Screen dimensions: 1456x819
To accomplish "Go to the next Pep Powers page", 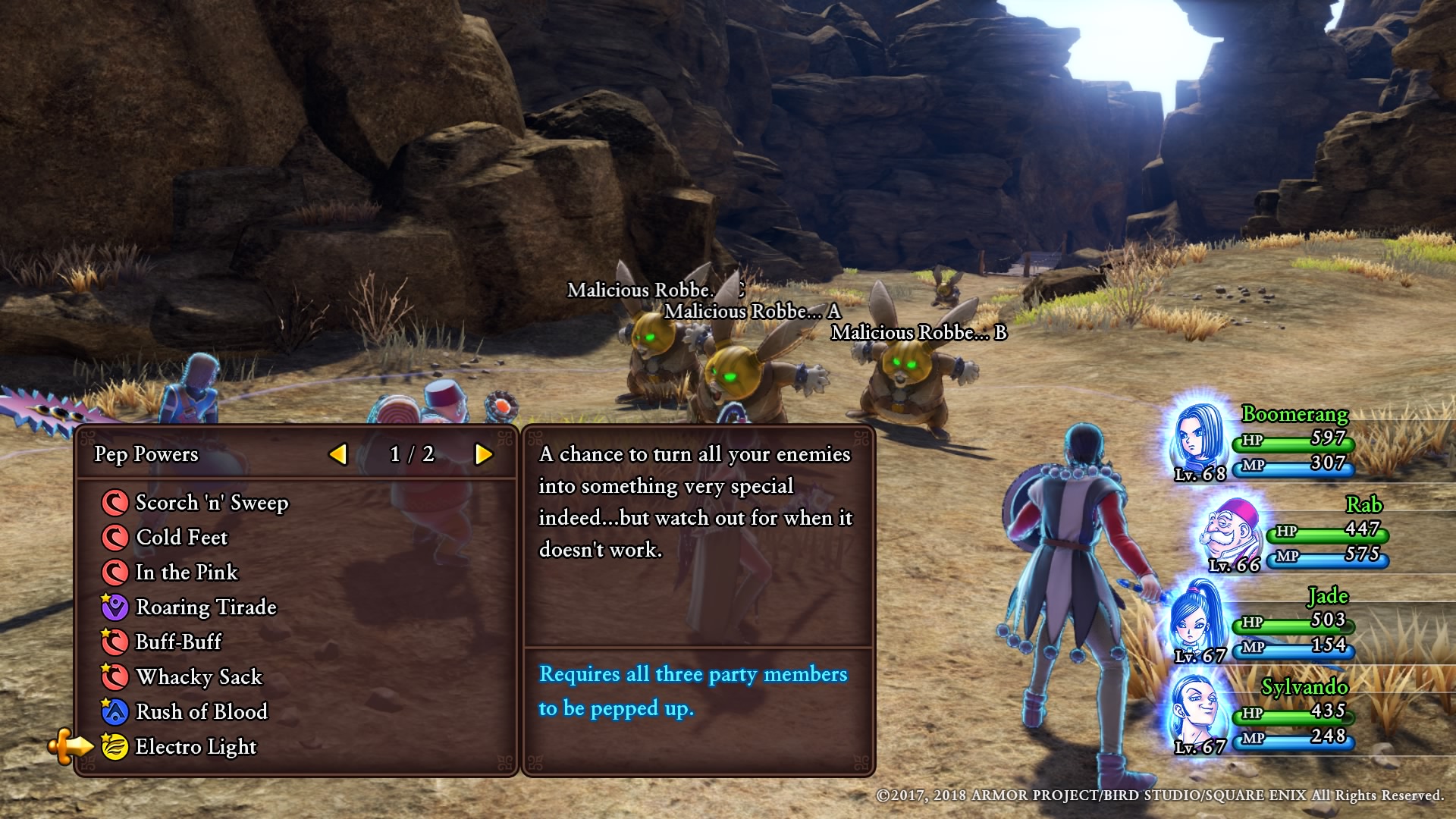I will tap(483, 454).
